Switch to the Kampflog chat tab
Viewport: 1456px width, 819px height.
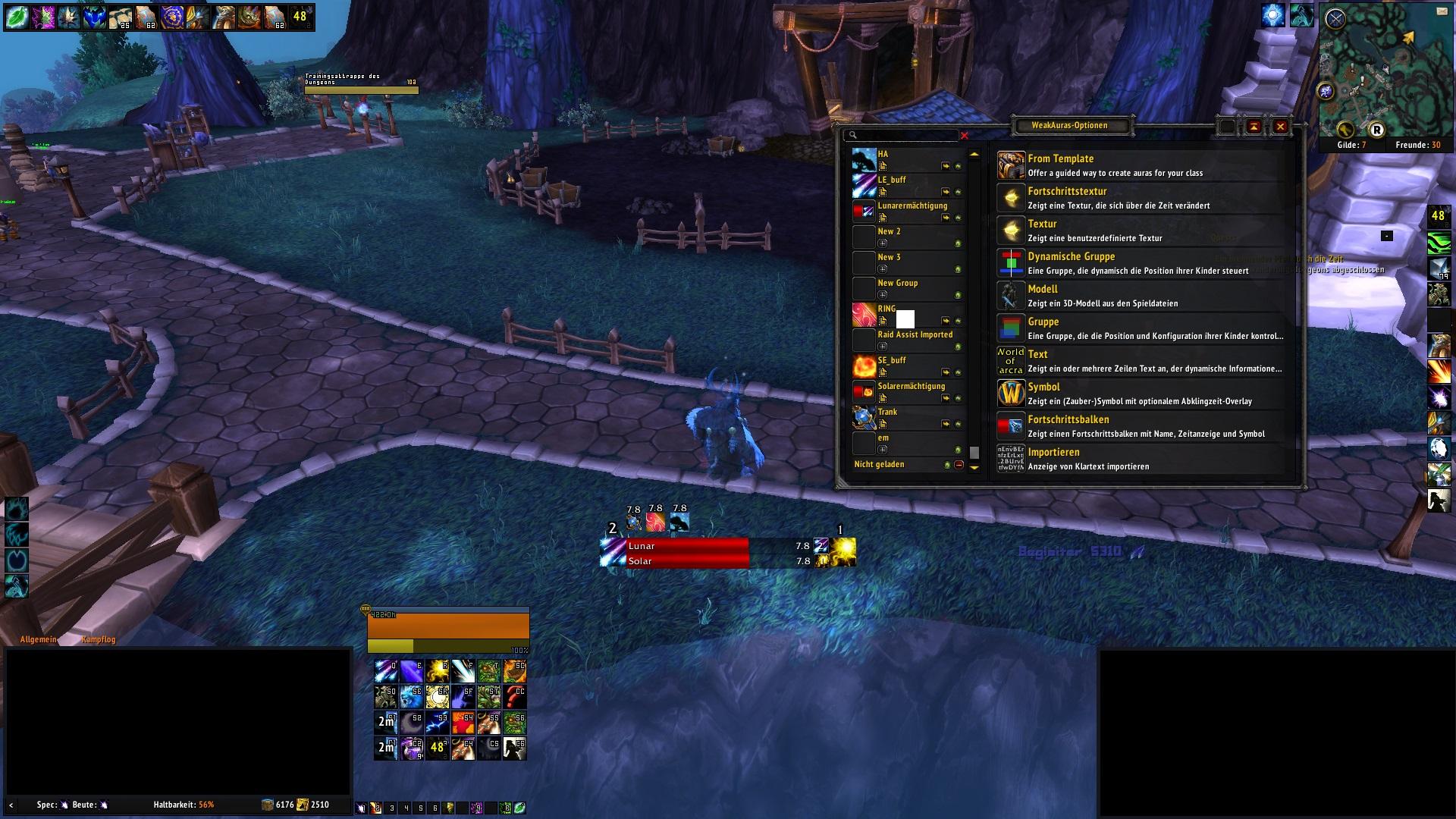point(99,640)
